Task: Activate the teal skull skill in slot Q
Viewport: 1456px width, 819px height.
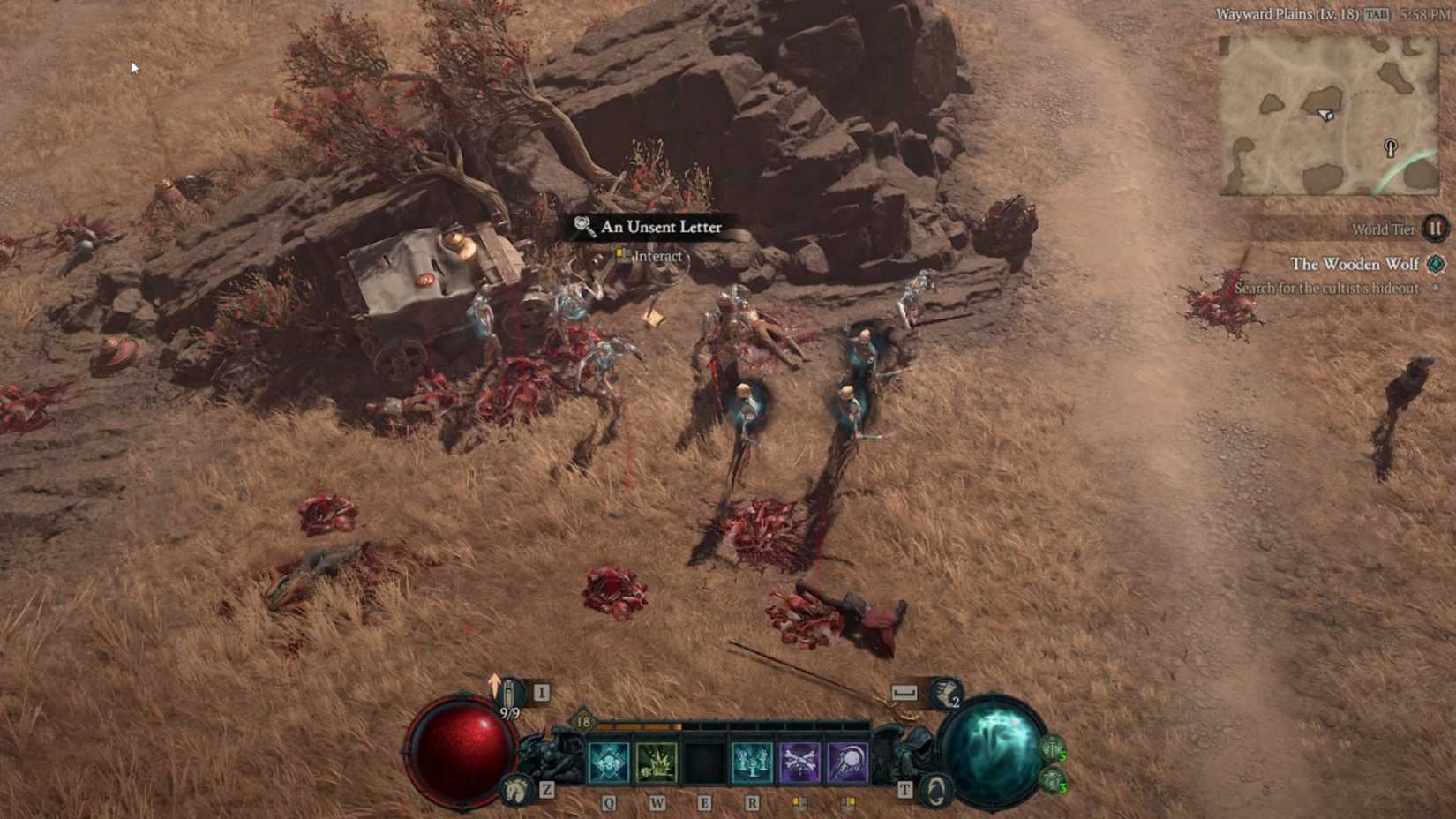Action: coord(606,762)
